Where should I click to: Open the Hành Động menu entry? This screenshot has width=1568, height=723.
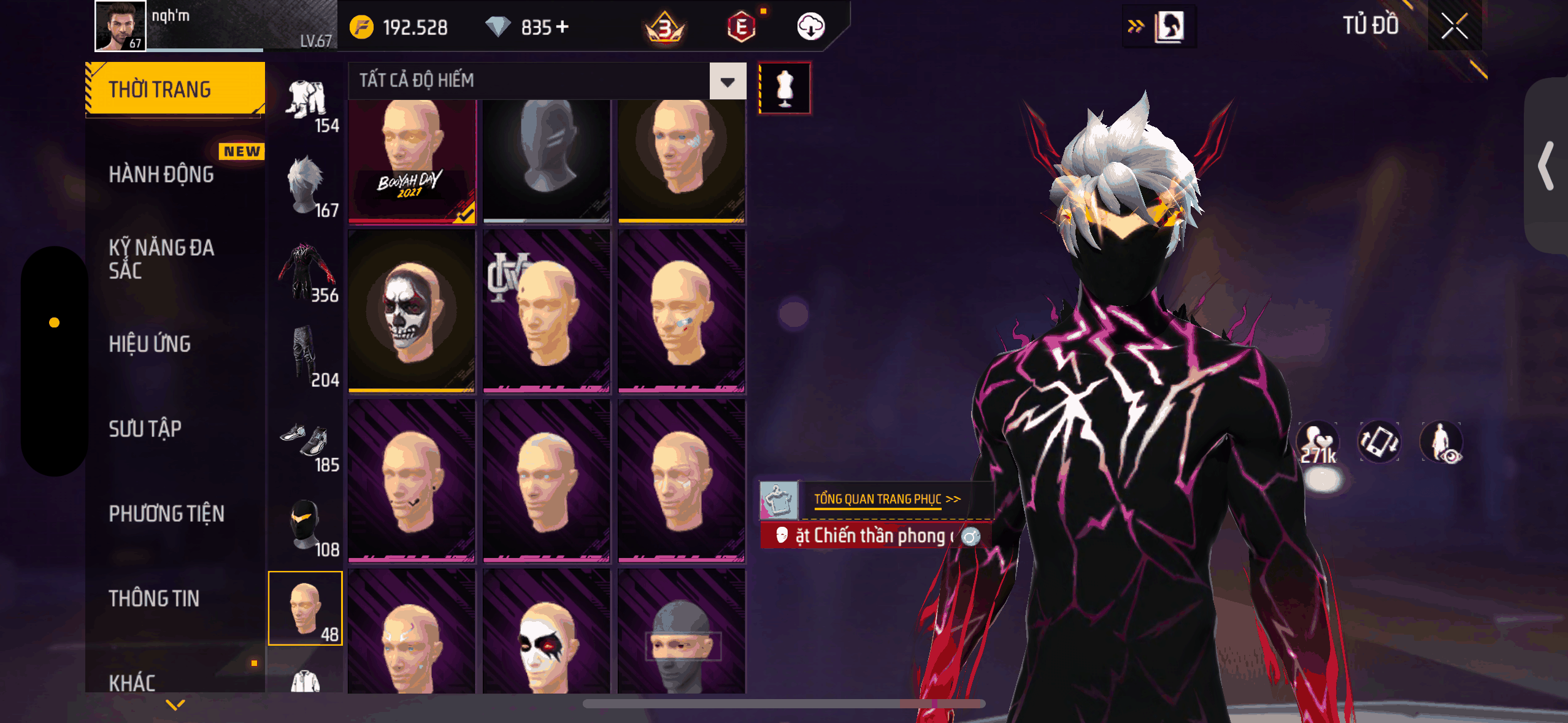161,174
